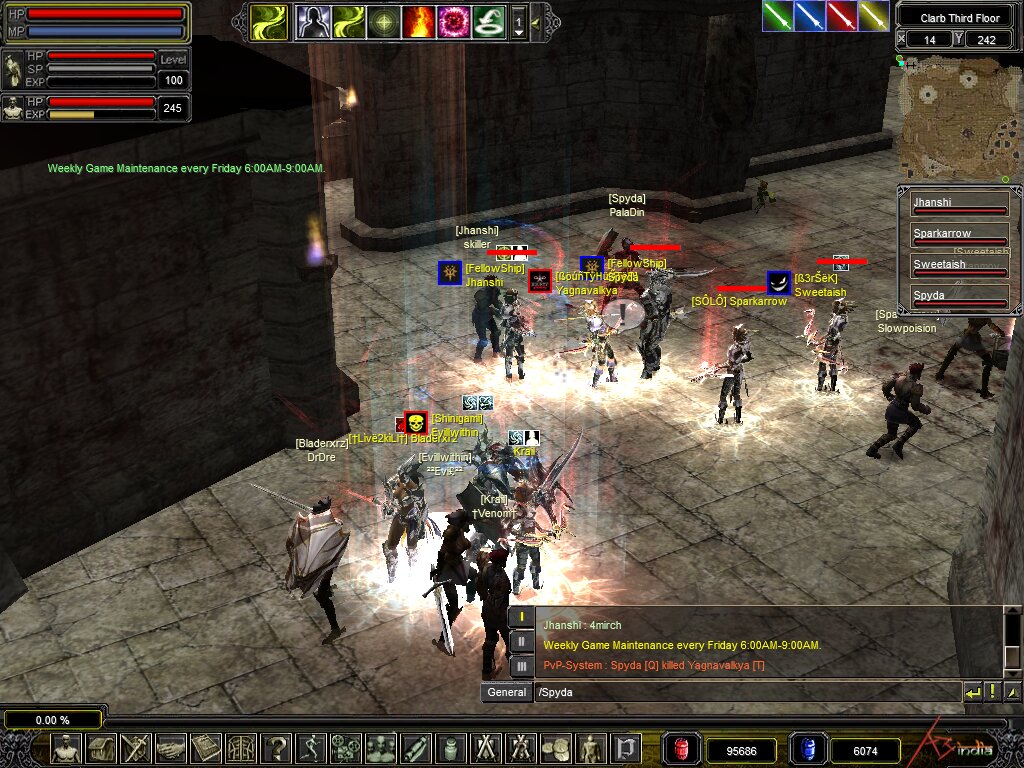1024x768 pixels.
Task: Open the minimap
Action: [x=957, y=117]
